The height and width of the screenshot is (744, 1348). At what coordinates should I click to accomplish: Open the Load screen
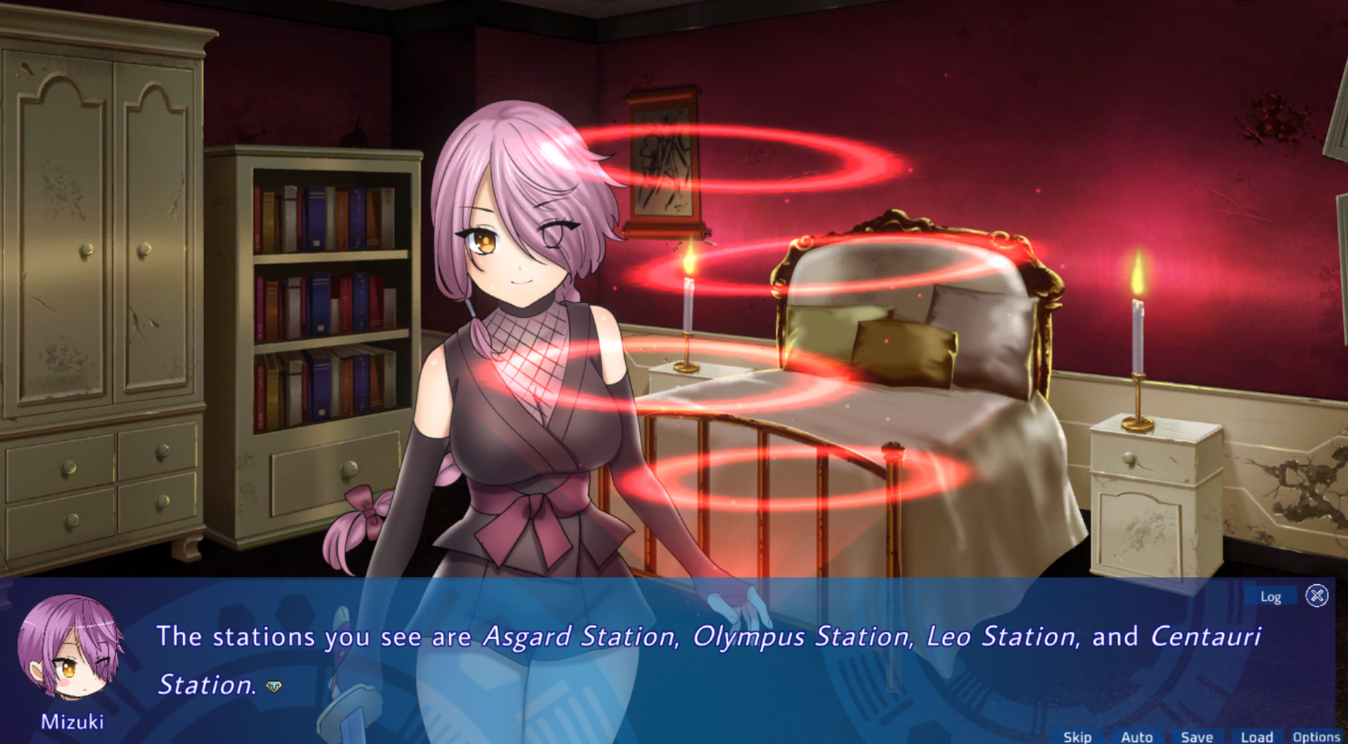1257,736
